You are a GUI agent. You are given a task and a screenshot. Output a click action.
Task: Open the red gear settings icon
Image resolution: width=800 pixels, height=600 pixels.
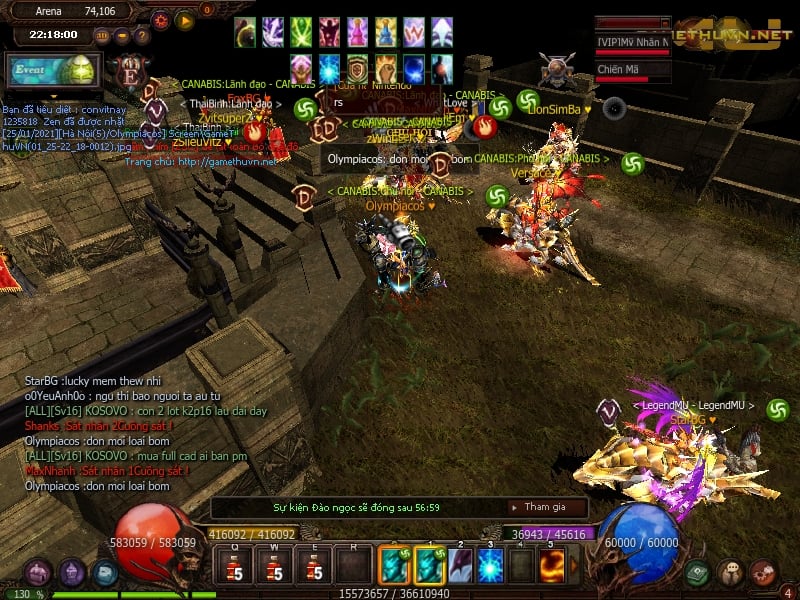click(x=161, y=20)
